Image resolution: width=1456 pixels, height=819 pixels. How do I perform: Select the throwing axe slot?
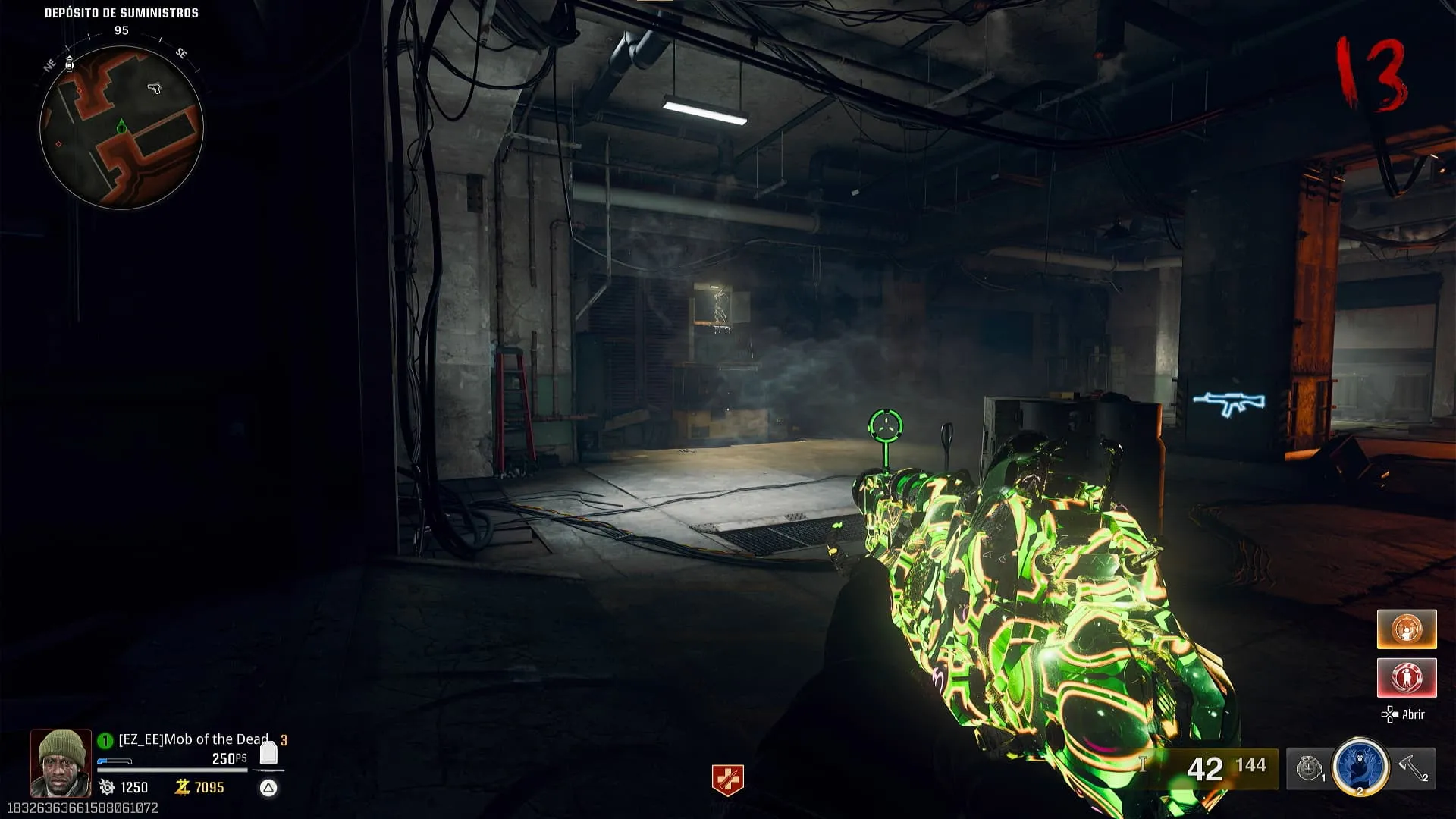1413,768
